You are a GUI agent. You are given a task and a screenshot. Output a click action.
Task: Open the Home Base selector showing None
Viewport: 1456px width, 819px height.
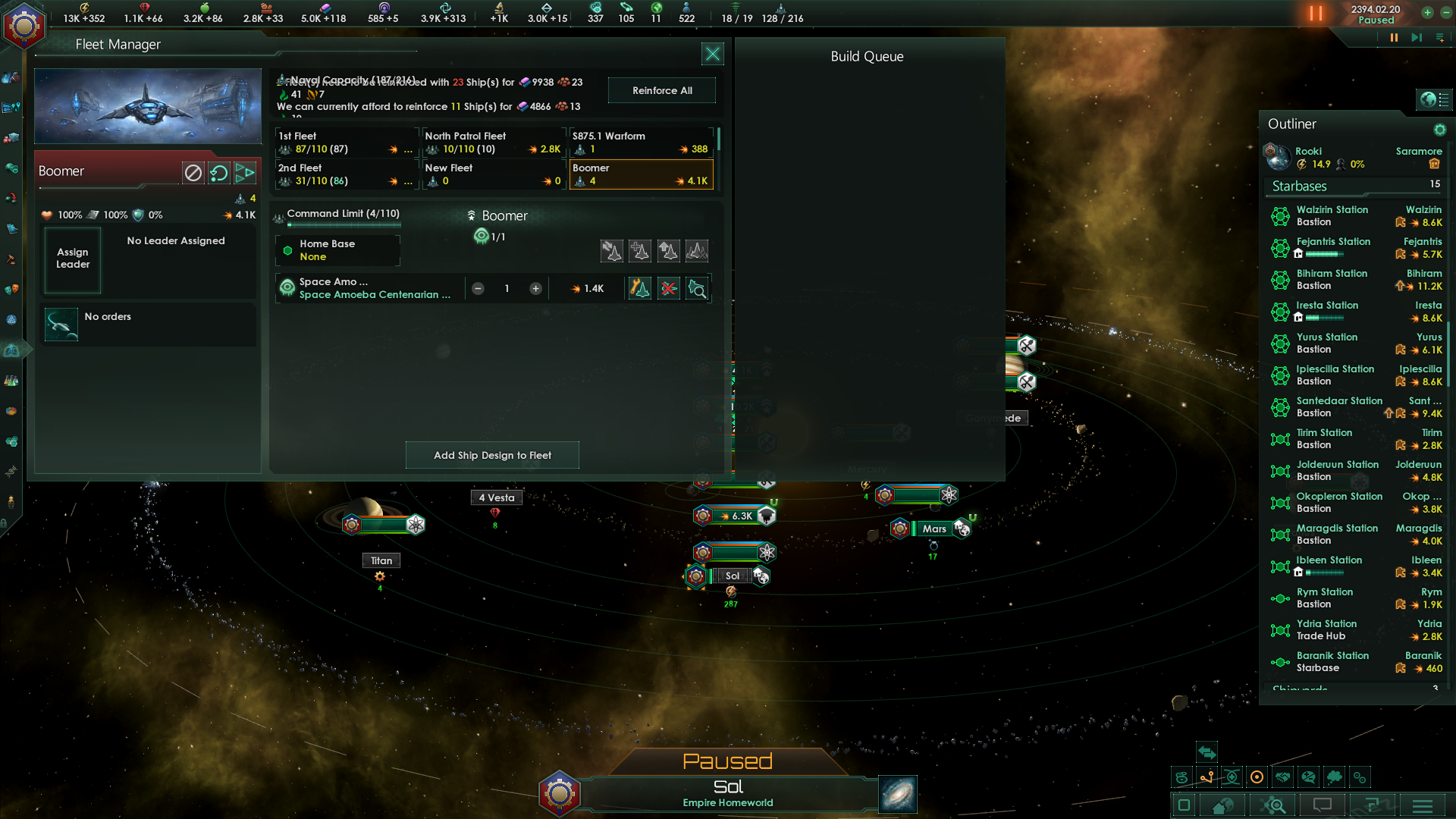[x=337, y=250]
